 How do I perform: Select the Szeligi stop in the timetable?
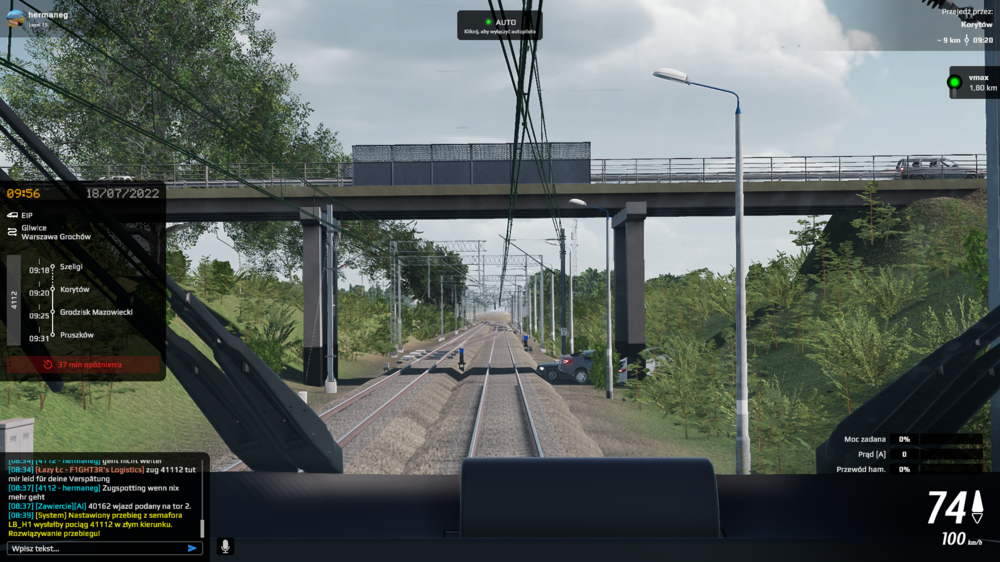pyautogui.click(x=72, y=268)
